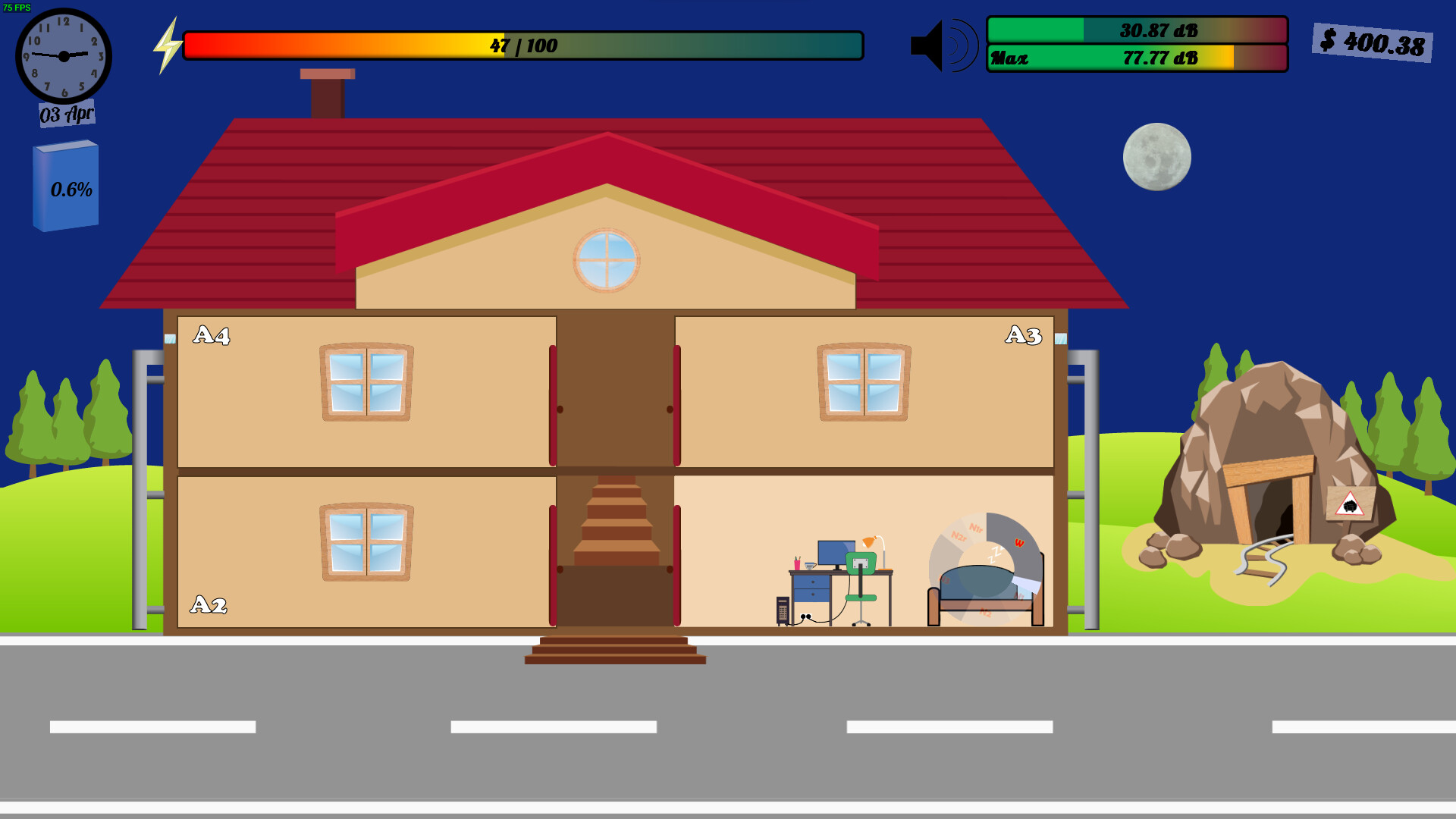Click the moon in the night sky
This screenshot has height=819, width=1456.
tap(1156, 156)
